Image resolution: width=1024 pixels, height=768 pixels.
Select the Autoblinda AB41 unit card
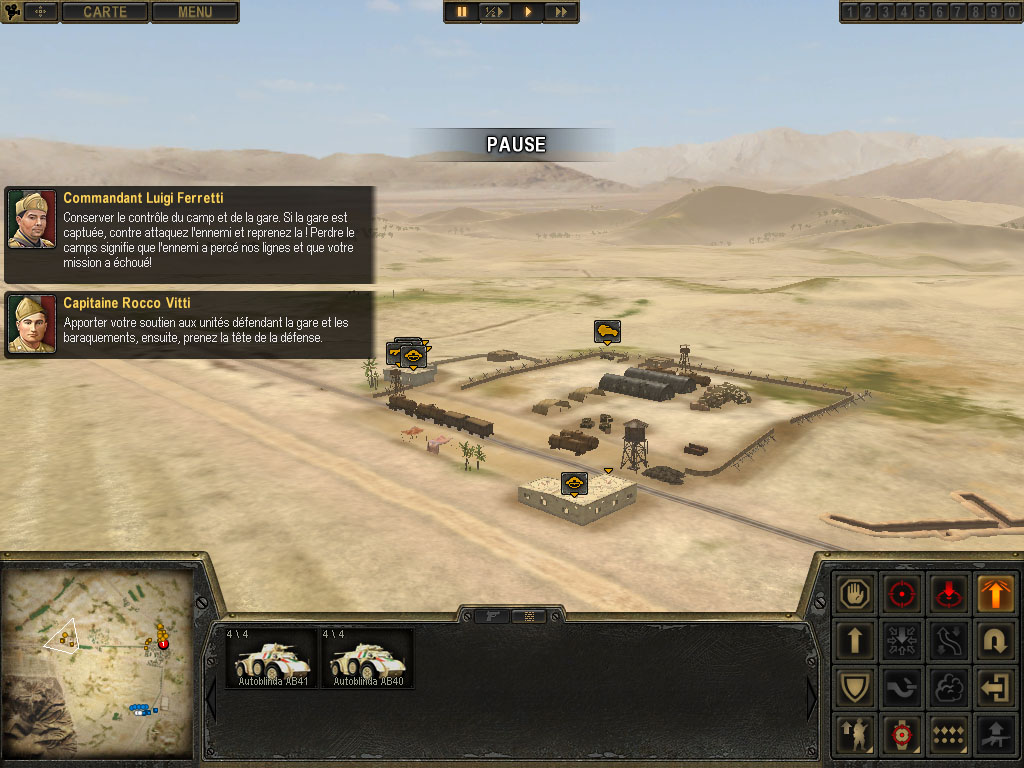[x=271, y=658]
